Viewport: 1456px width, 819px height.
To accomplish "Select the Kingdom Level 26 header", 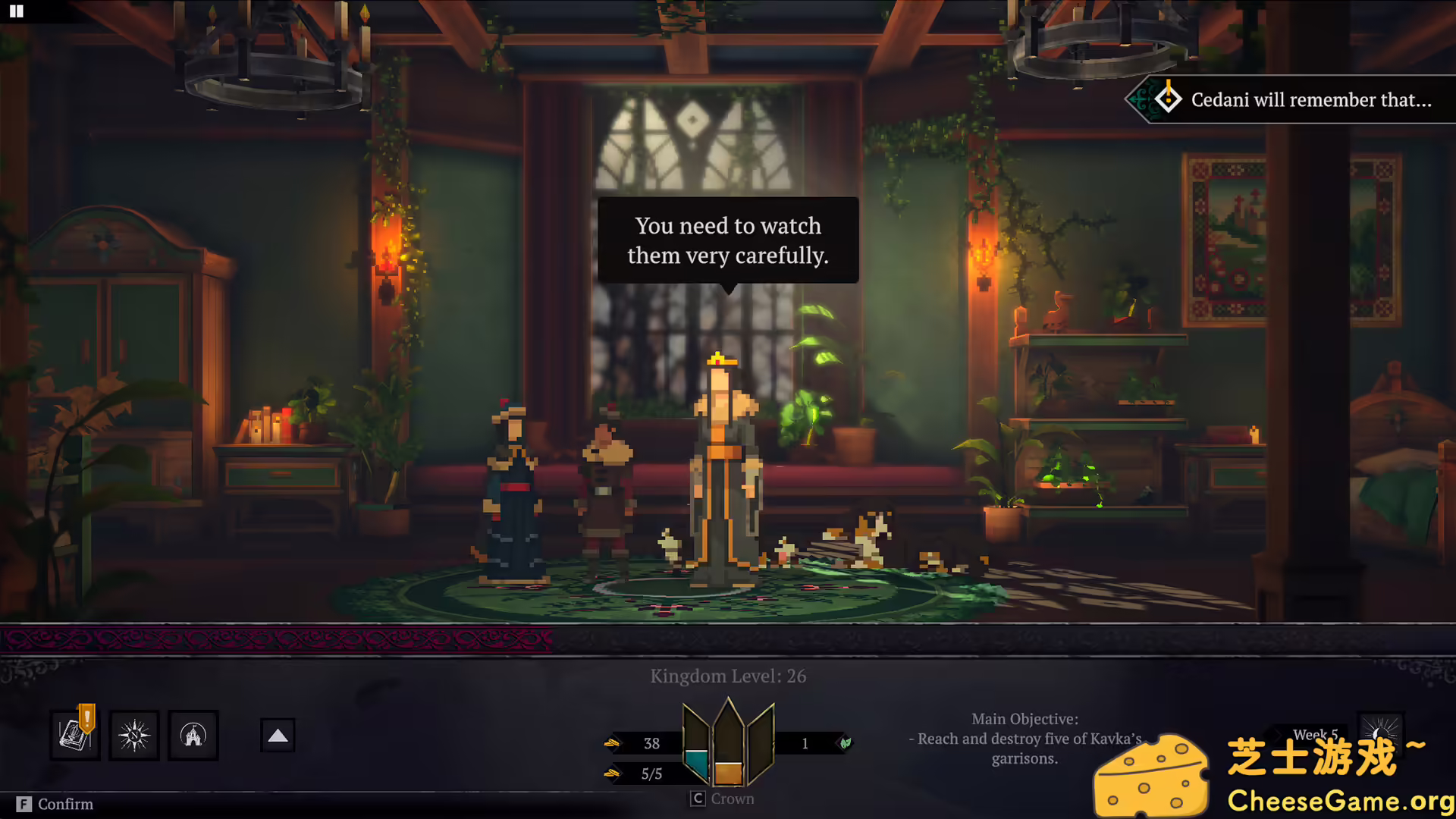I will tap(726, 676).
